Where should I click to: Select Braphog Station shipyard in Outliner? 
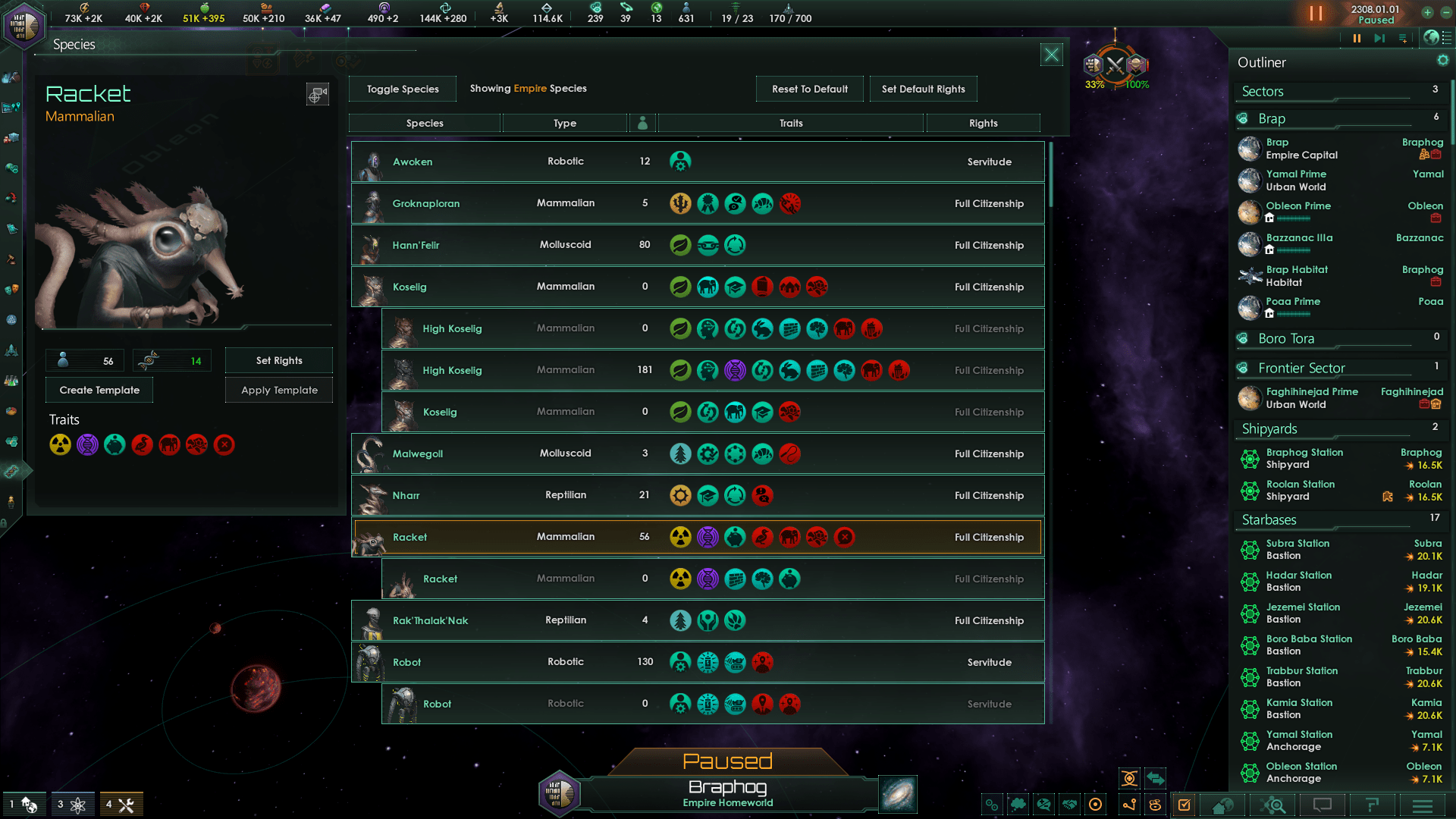[x=1304, y=459]
